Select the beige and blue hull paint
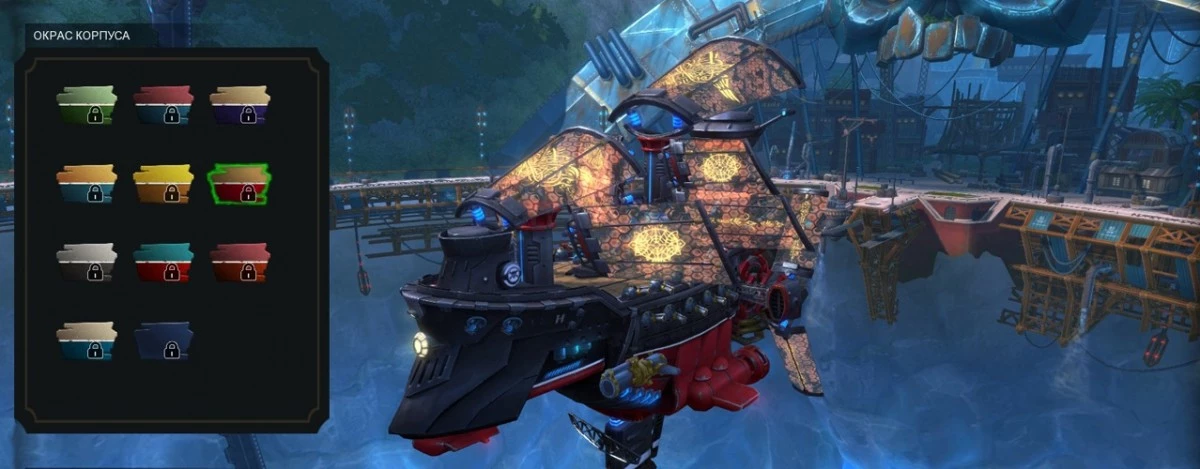The height and width of the screenshot is (469, 1200). pyautogui.click(x=87, y=341)
